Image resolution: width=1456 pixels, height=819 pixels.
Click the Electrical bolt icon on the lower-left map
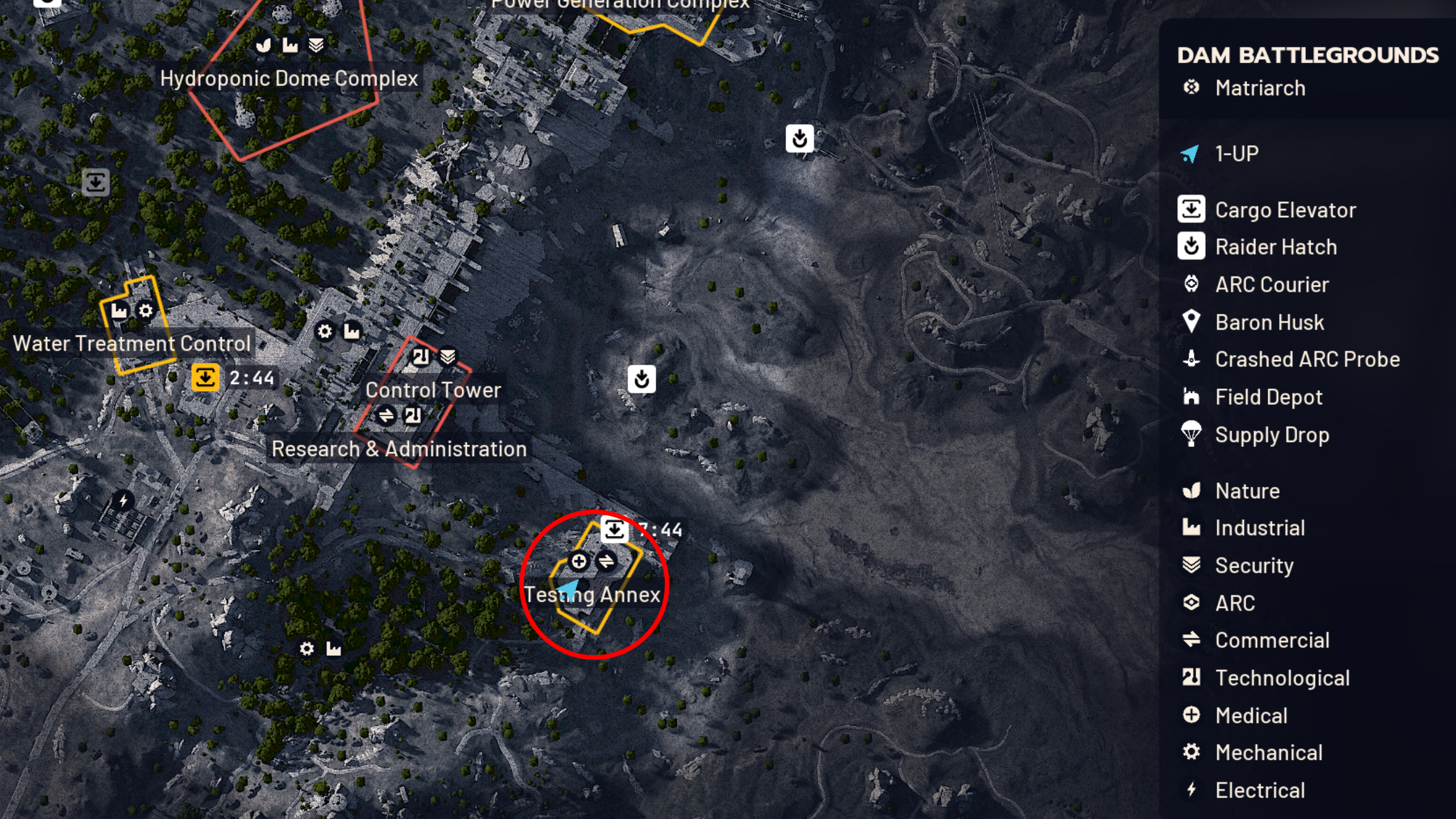point(123,500)
